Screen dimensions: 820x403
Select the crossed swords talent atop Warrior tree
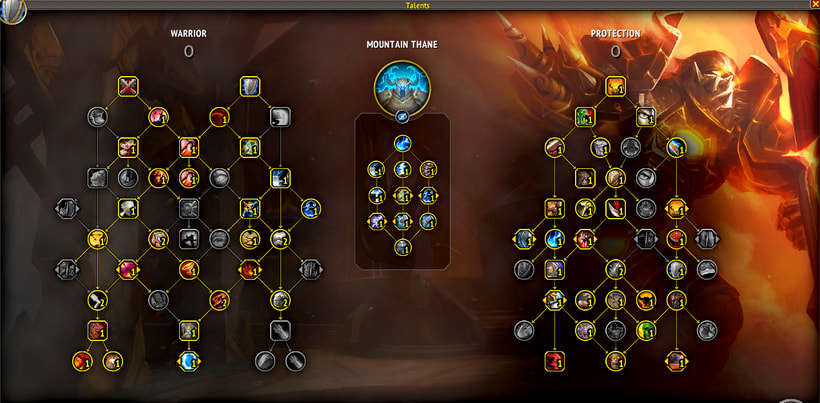tap(128, 87)
